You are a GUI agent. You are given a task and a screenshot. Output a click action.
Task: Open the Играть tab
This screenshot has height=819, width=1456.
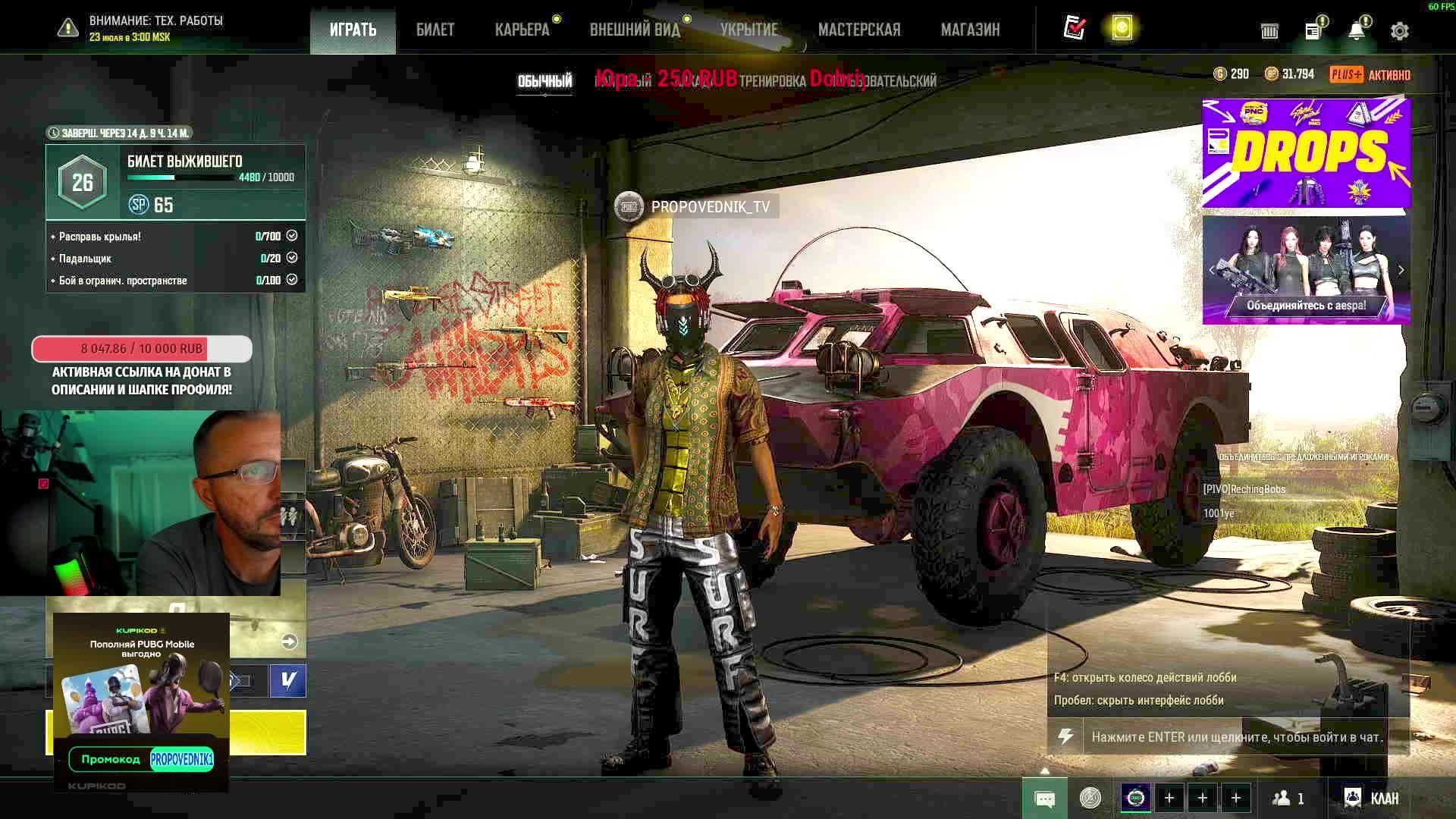(x=353, y=30)
